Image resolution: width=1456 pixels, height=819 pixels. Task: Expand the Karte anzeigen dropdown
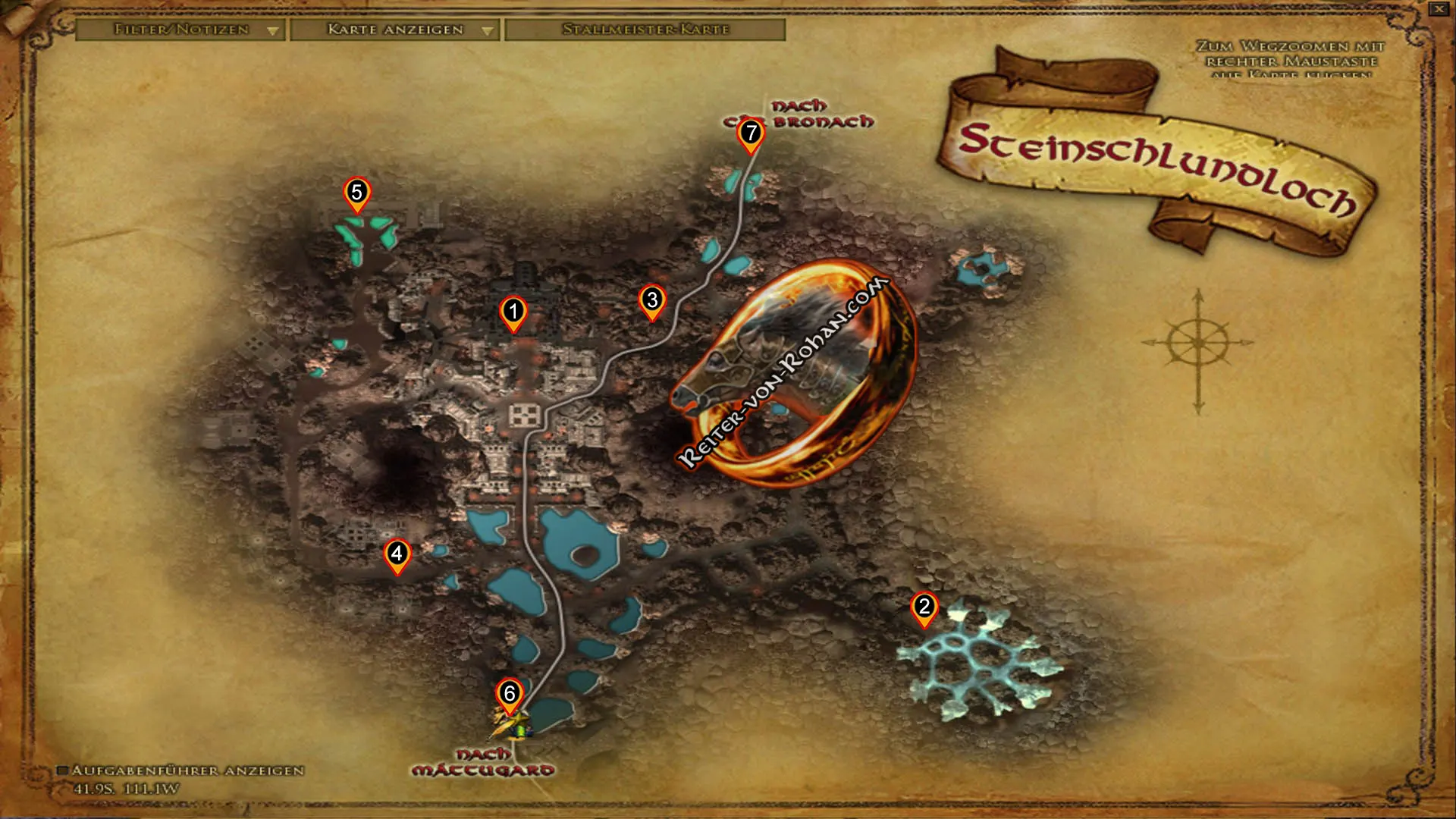click(486, 32)
